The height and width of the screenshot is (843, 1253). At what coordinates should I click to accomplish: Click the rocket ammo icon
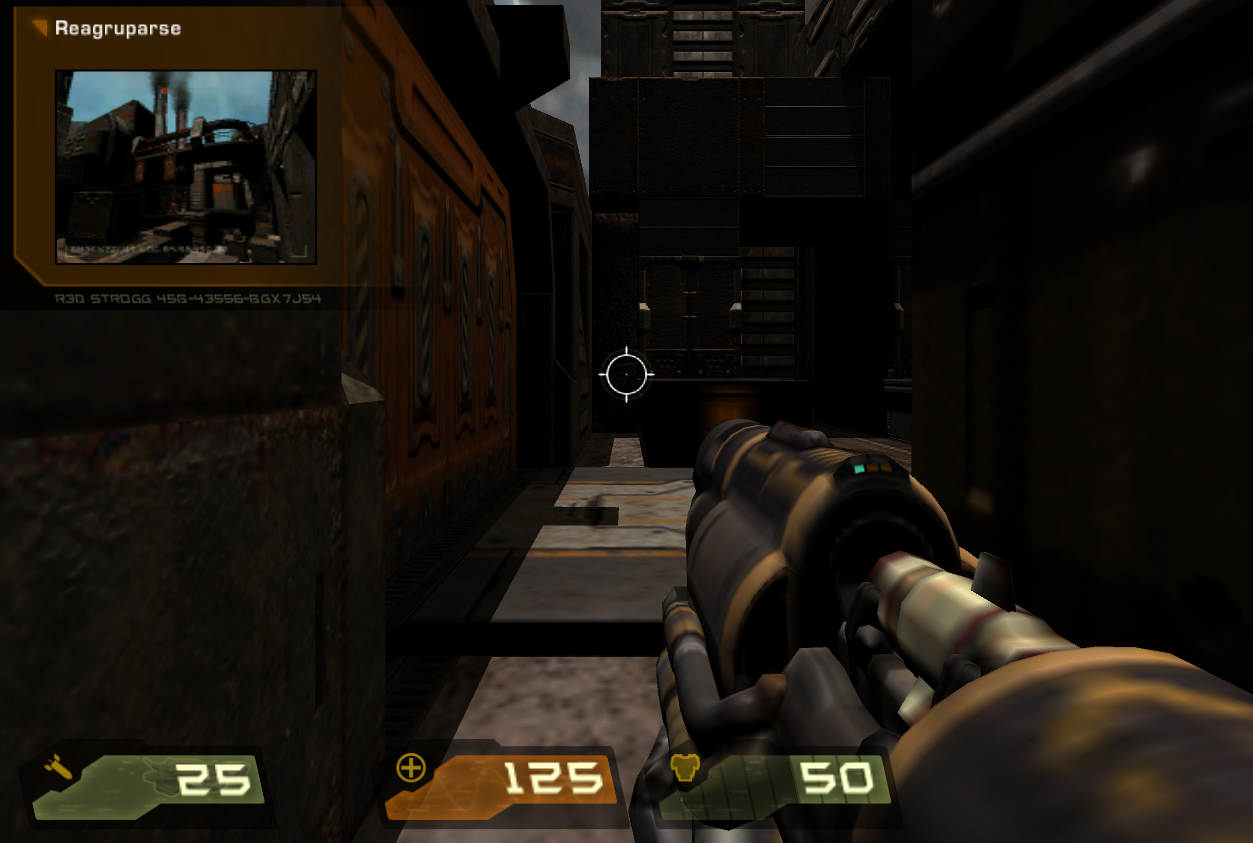coord(58,769)
